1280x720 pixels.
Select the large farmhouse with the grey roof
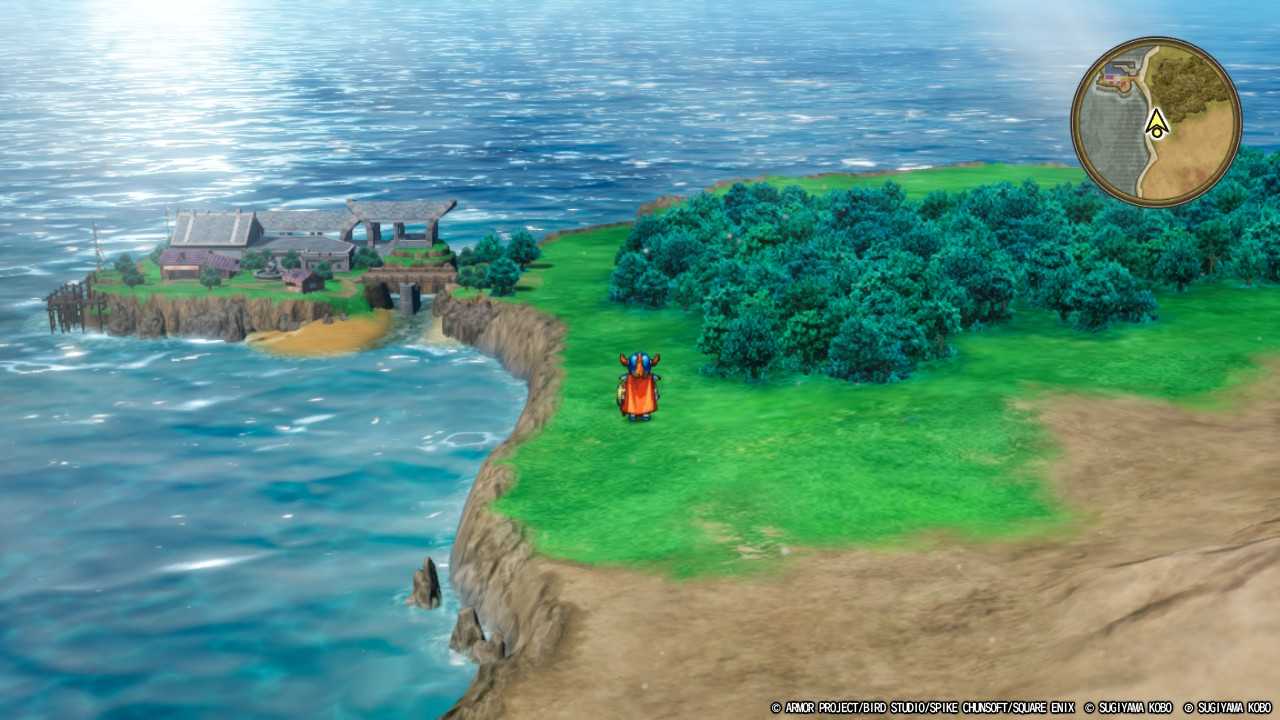click(x=212, y=228)
